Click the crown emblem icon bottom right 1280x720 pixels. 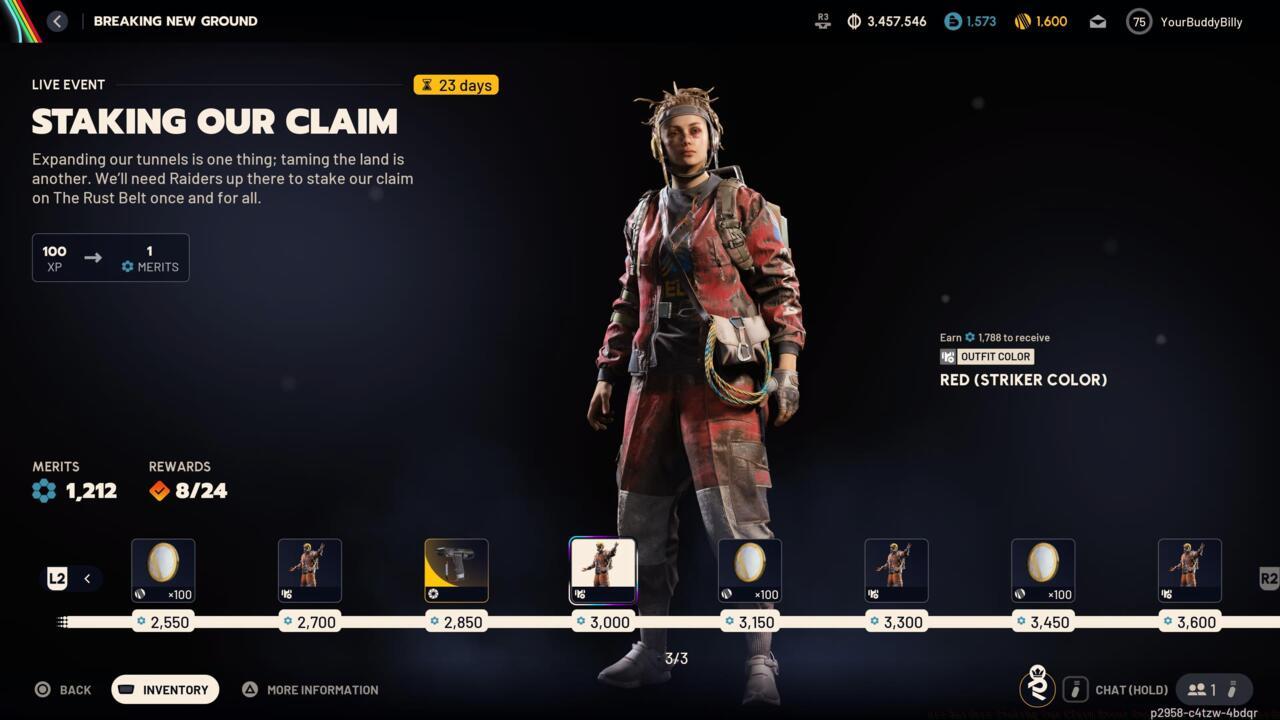tap(1038, 689)
